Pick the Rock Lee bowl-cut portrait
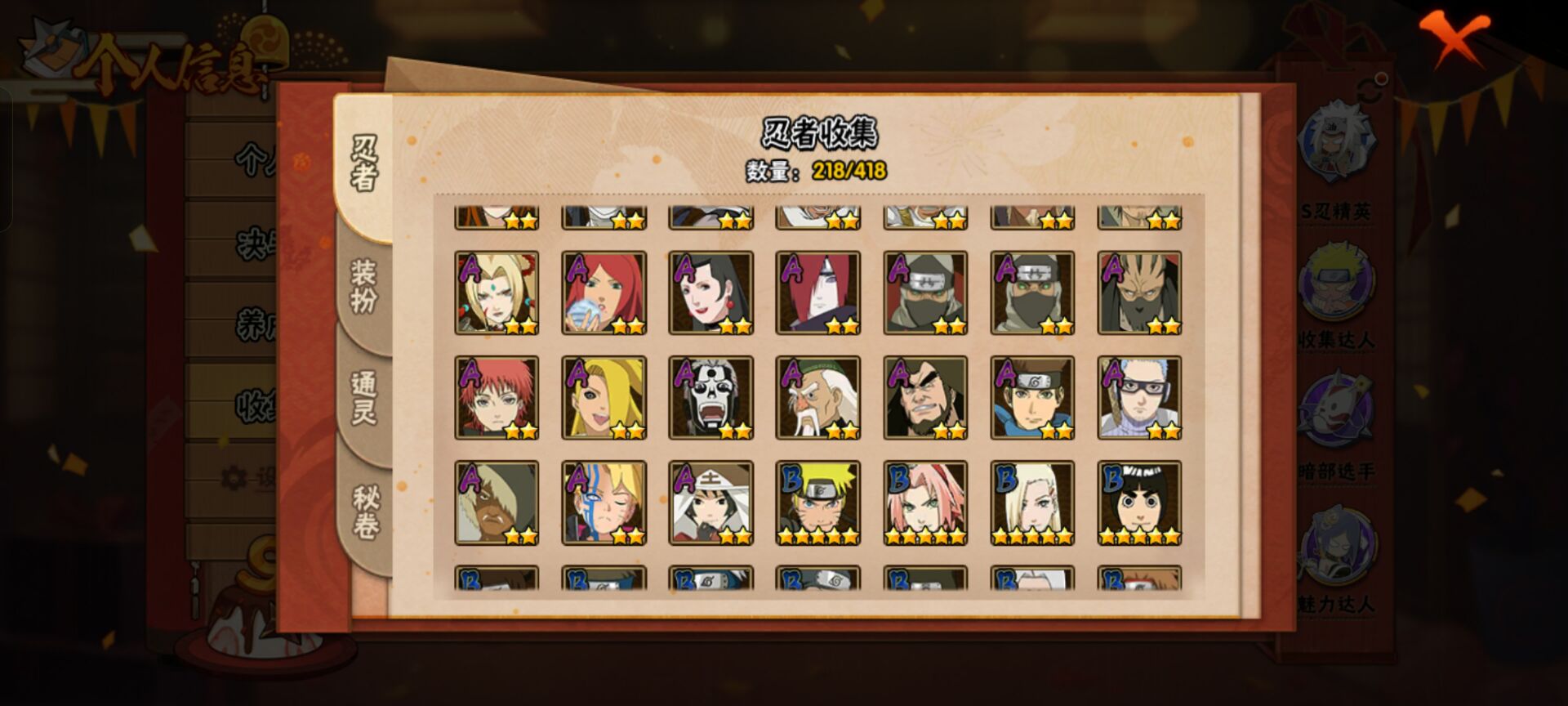This screenshot has width=1568, height=706. pyautogui.click(x=1139, y=503)
